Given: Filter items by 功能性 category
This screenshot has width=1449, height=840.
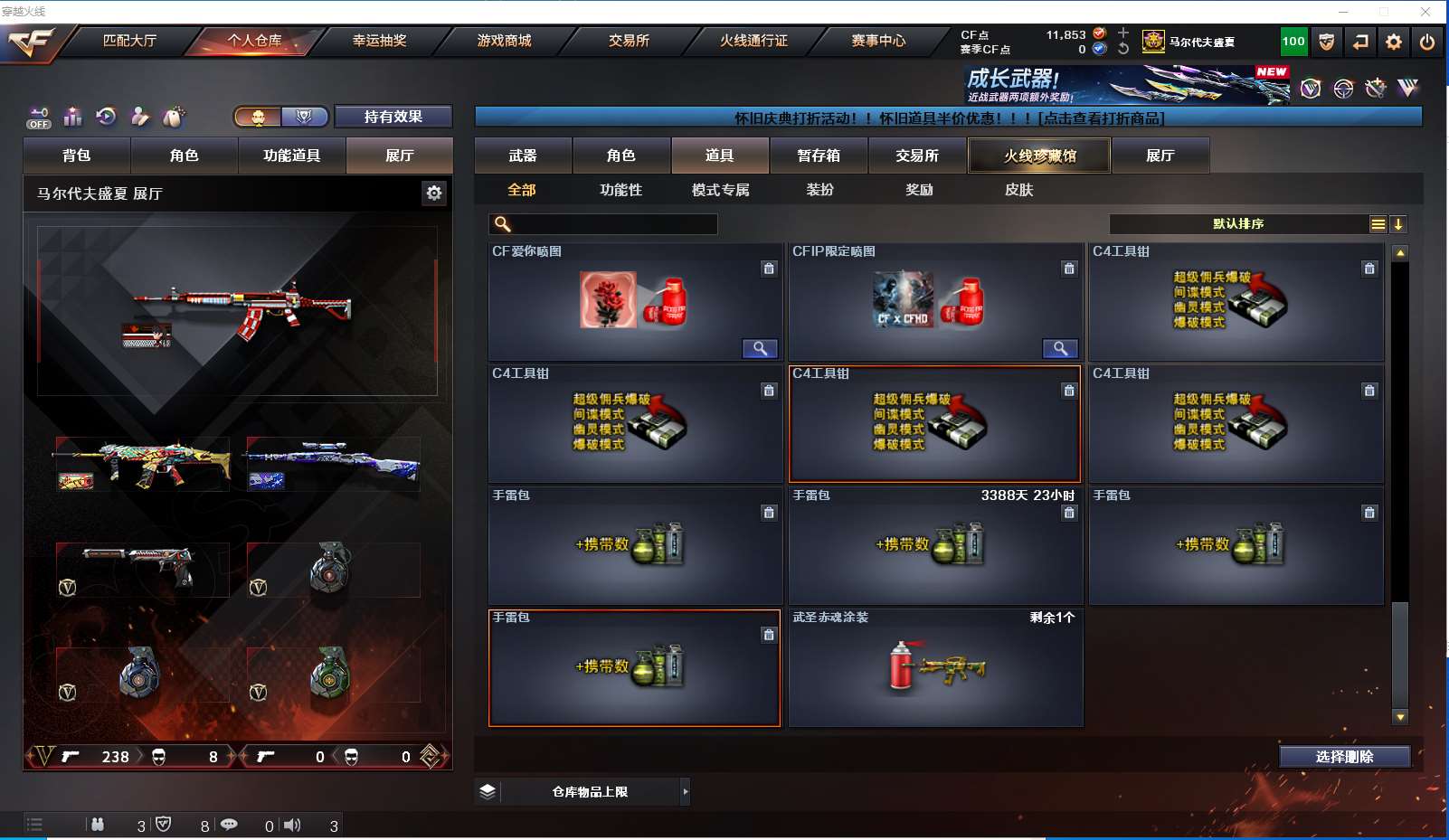Looking at the screenshot, I should tap(620, 190).
